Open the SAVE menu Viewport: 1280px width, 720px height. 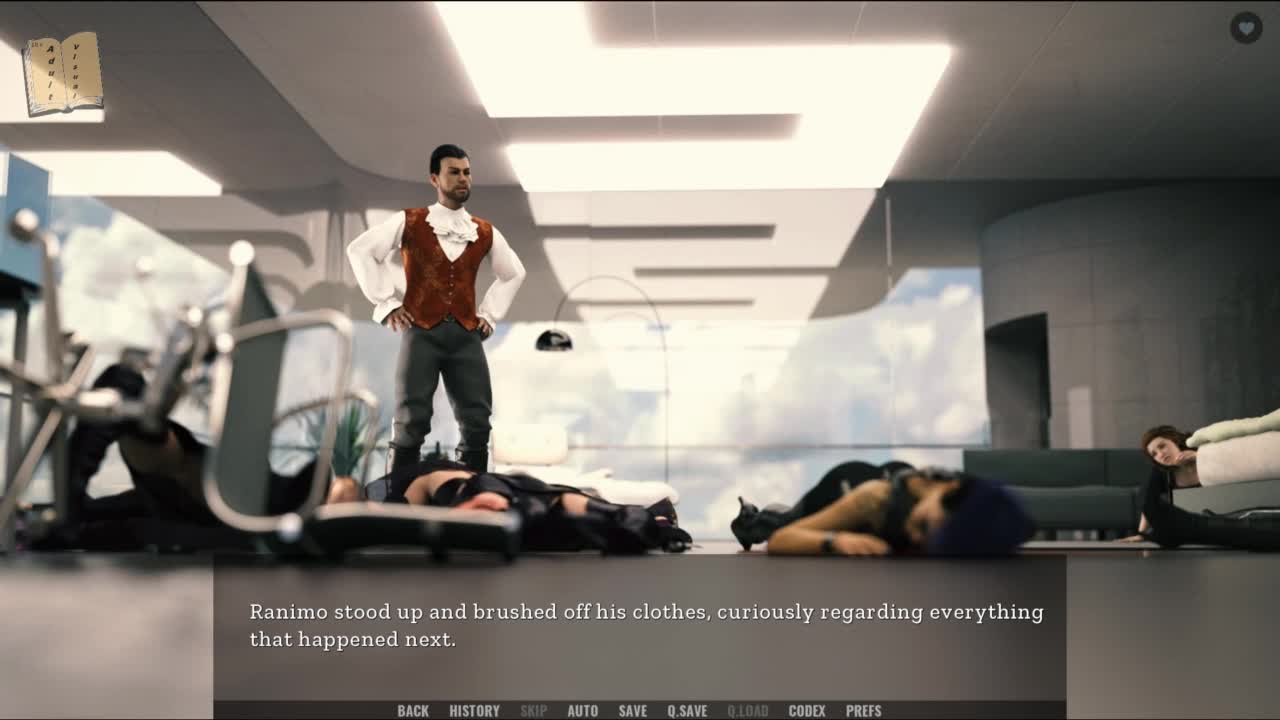(x=632, y=711)
